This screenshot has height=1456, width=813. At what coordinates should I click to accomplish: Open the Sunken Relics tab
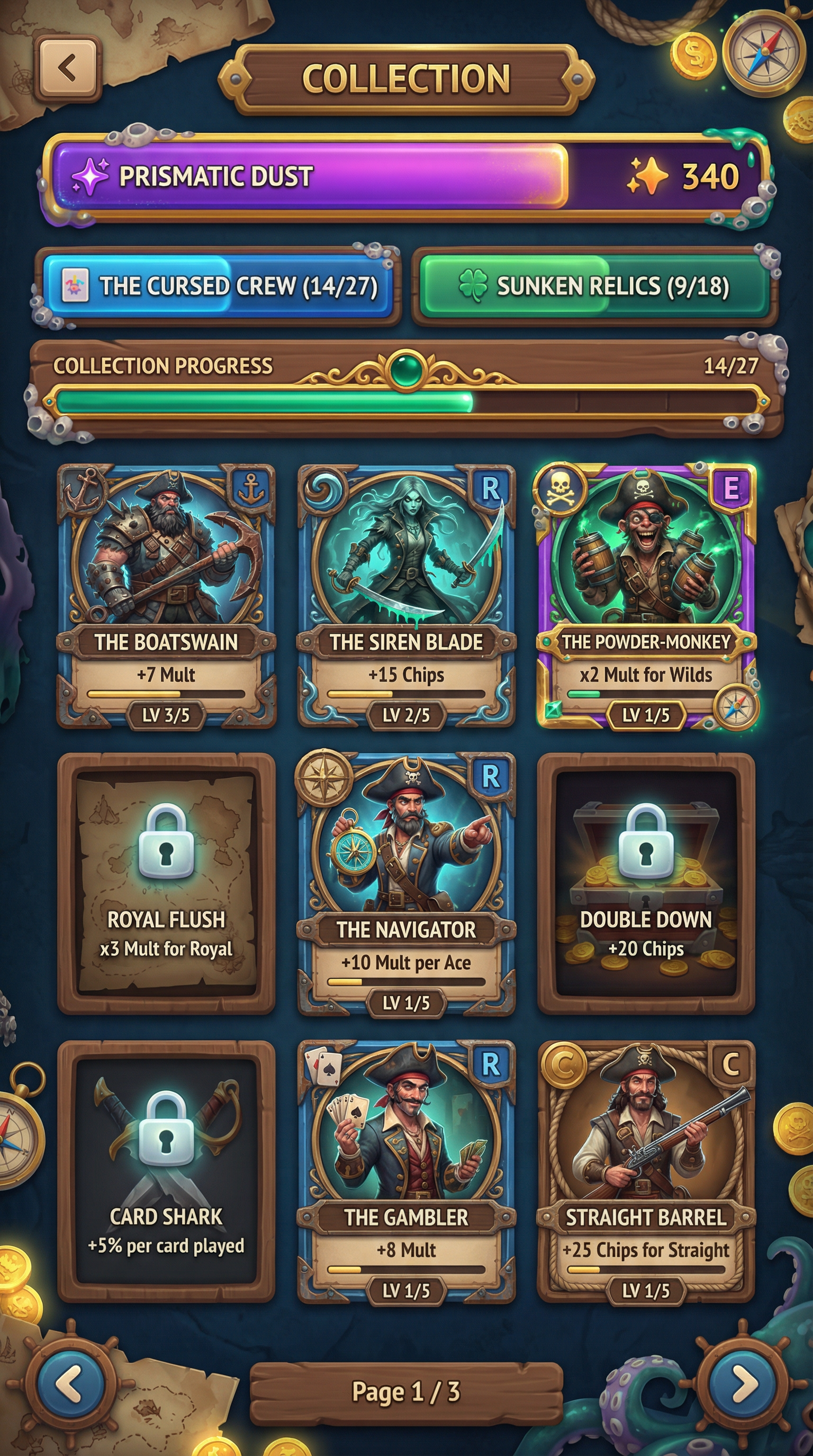[595, 286]
